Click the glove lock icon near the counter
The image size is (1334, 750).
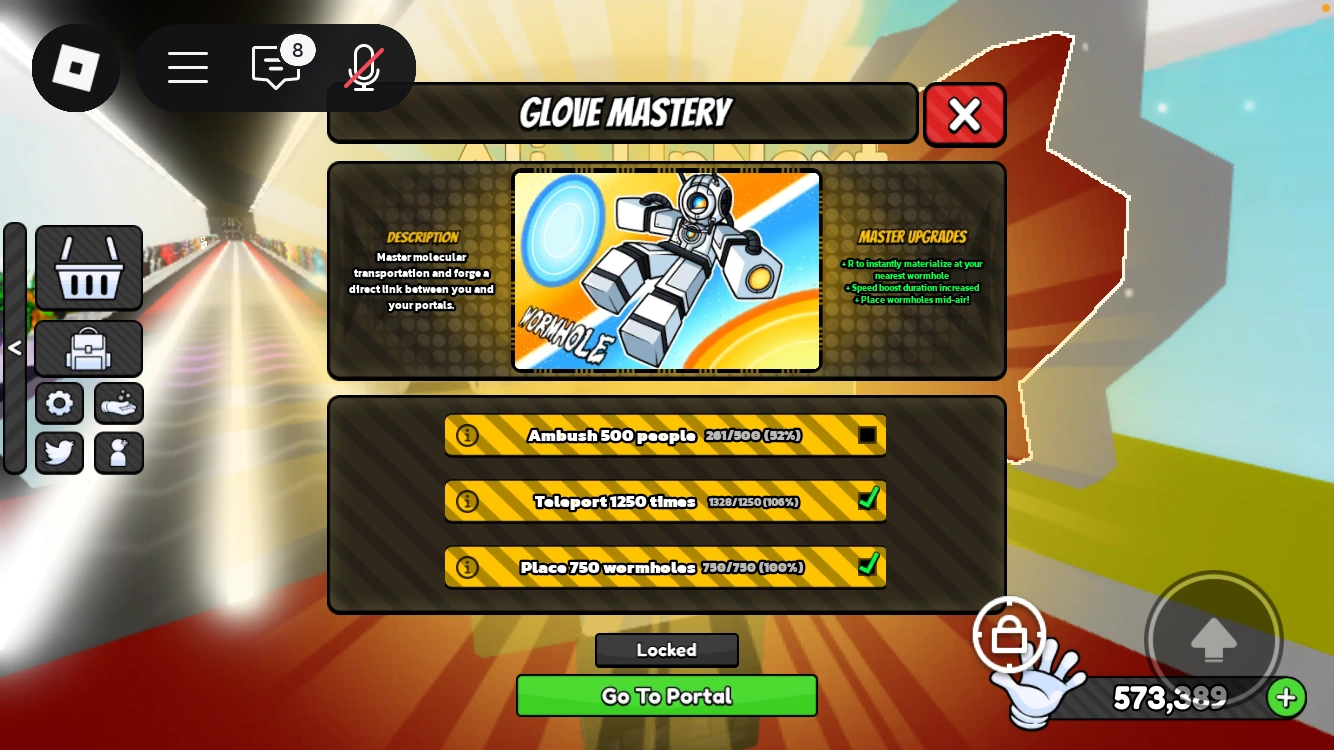coord(1010,635)
